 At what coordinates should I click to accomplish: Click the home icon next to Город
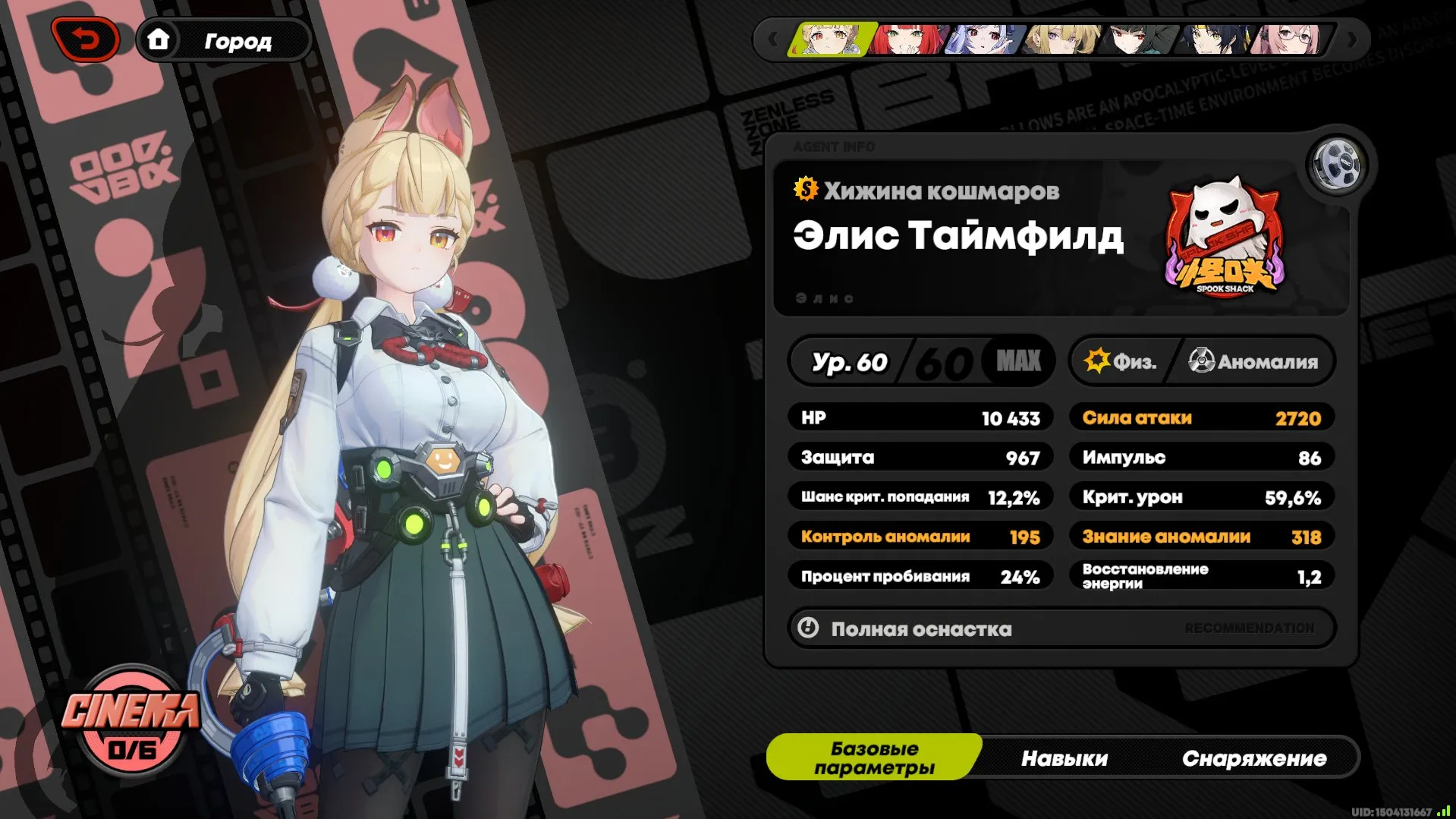click(x=160, y=41)
